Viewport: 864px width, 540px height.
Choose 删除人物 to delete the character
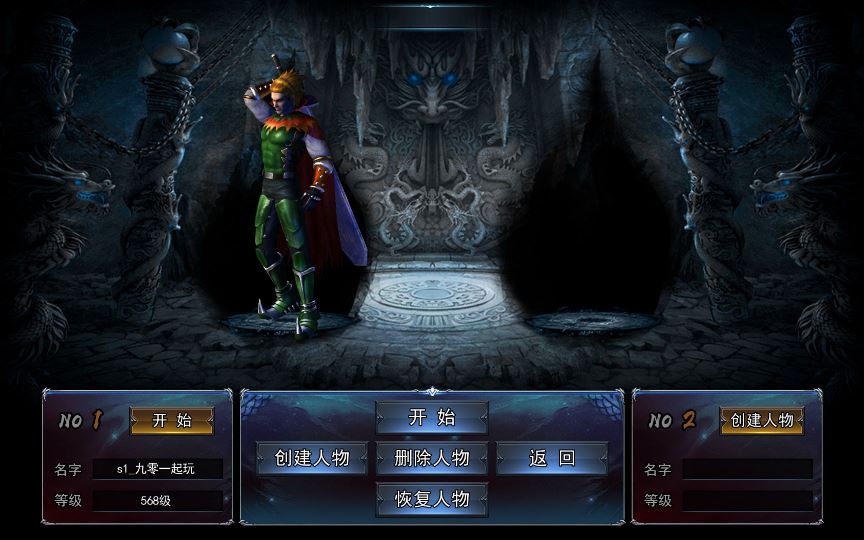(x=432, y=458)
